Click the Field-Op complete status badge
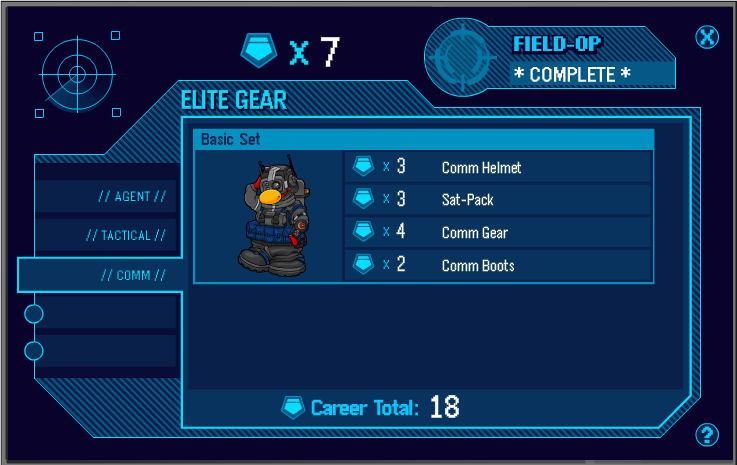Image resolution: width=737 pixels, height=465 pixels. click(571, 74)
